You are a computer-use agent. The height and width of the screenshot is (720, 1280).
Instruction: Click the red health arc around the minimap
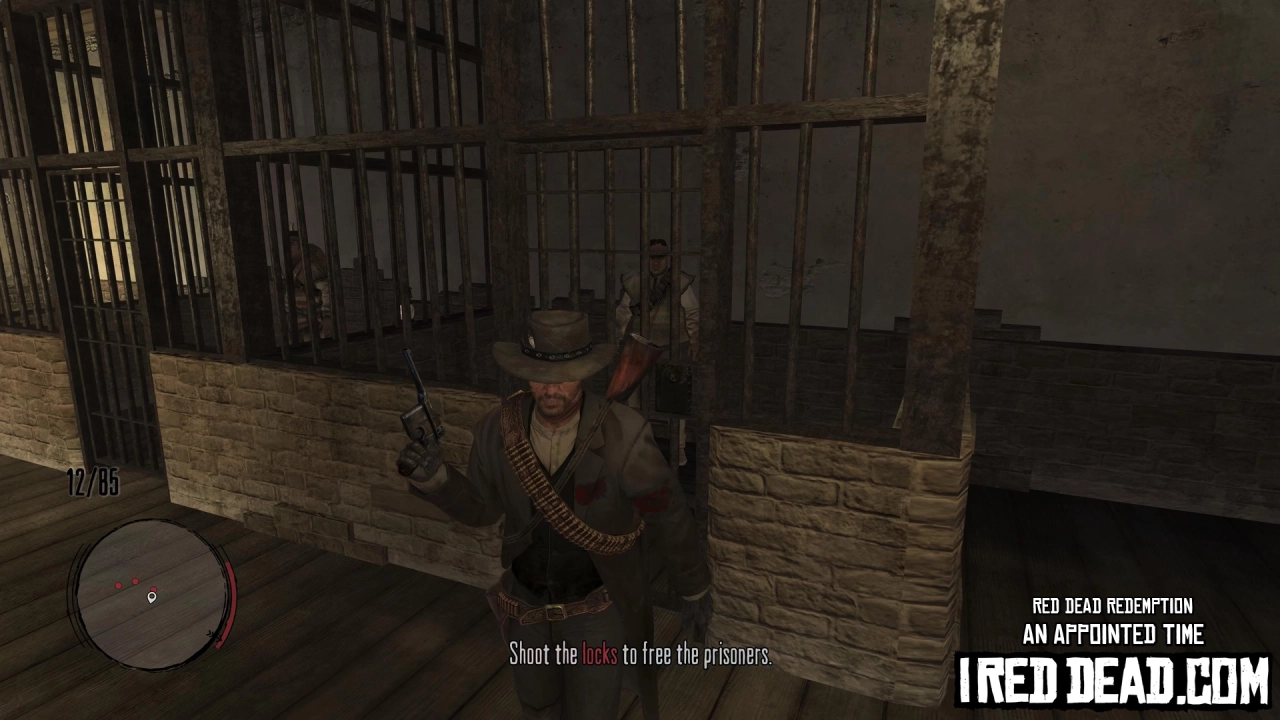(x=230, y=600)
